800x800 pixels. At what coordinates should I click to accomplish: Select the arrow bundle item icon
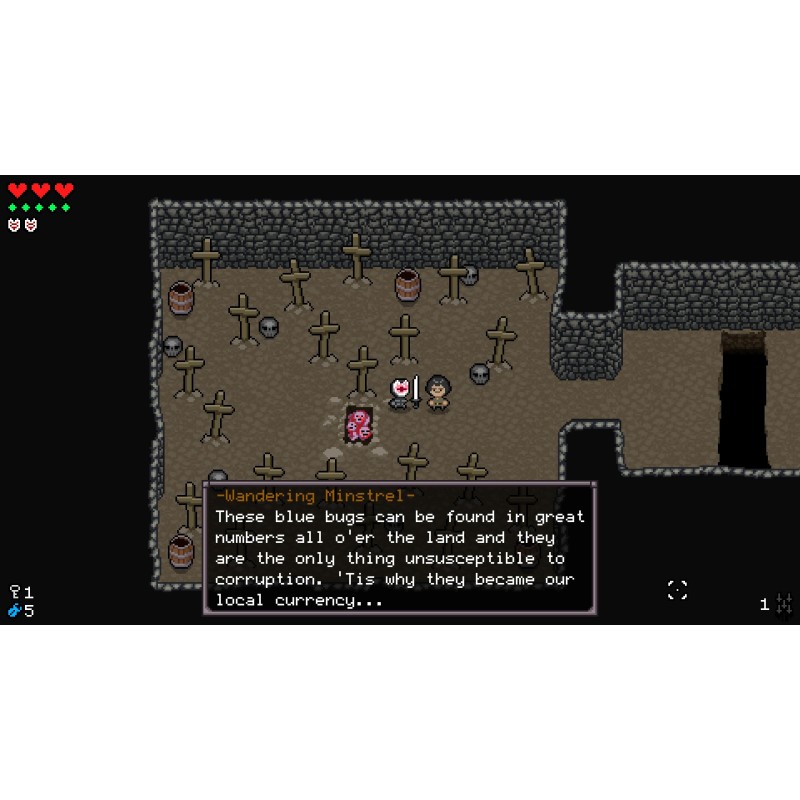click(784, 603)
